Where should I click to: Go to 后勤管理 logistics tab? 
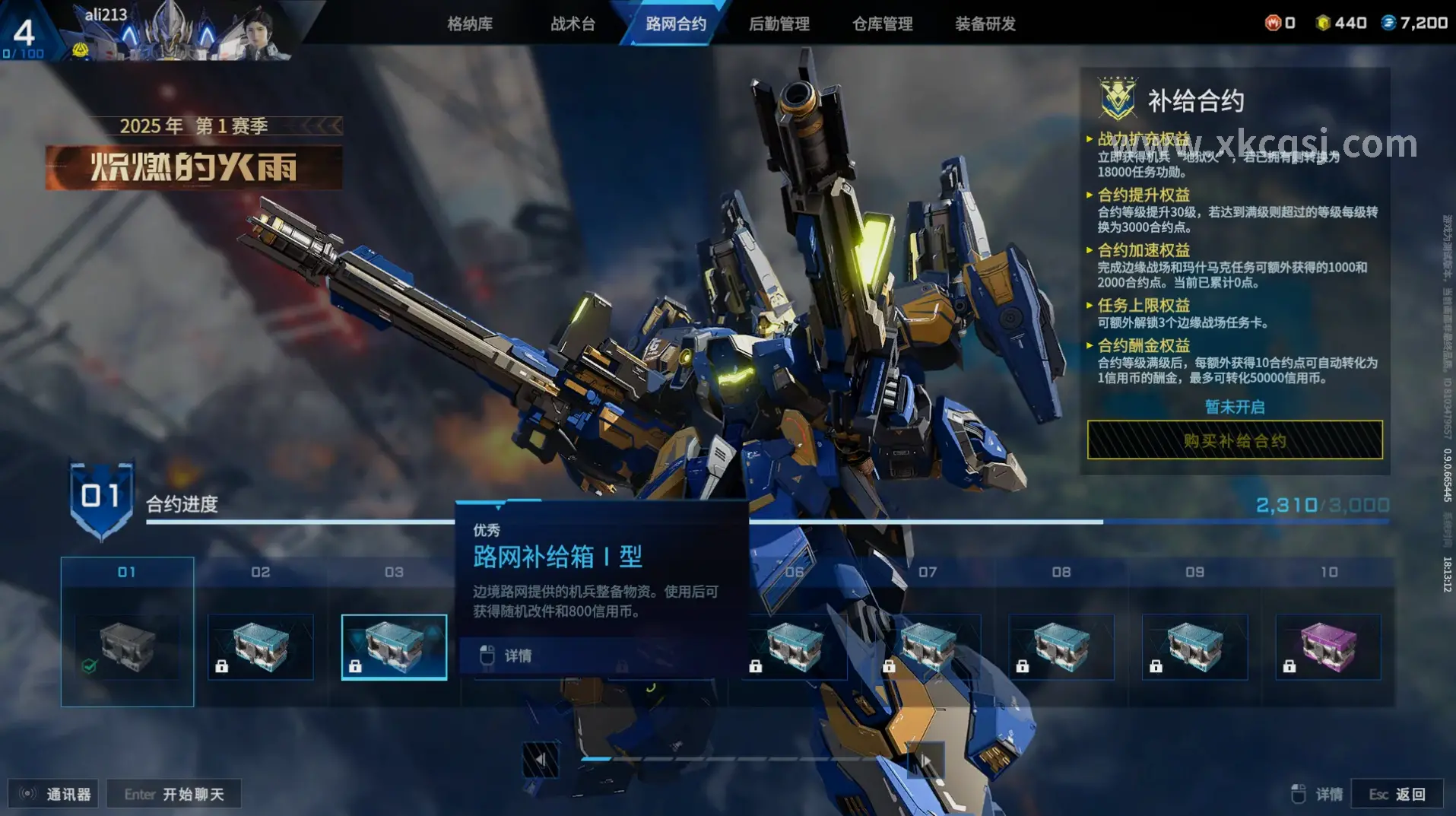(x=779, y=24)
